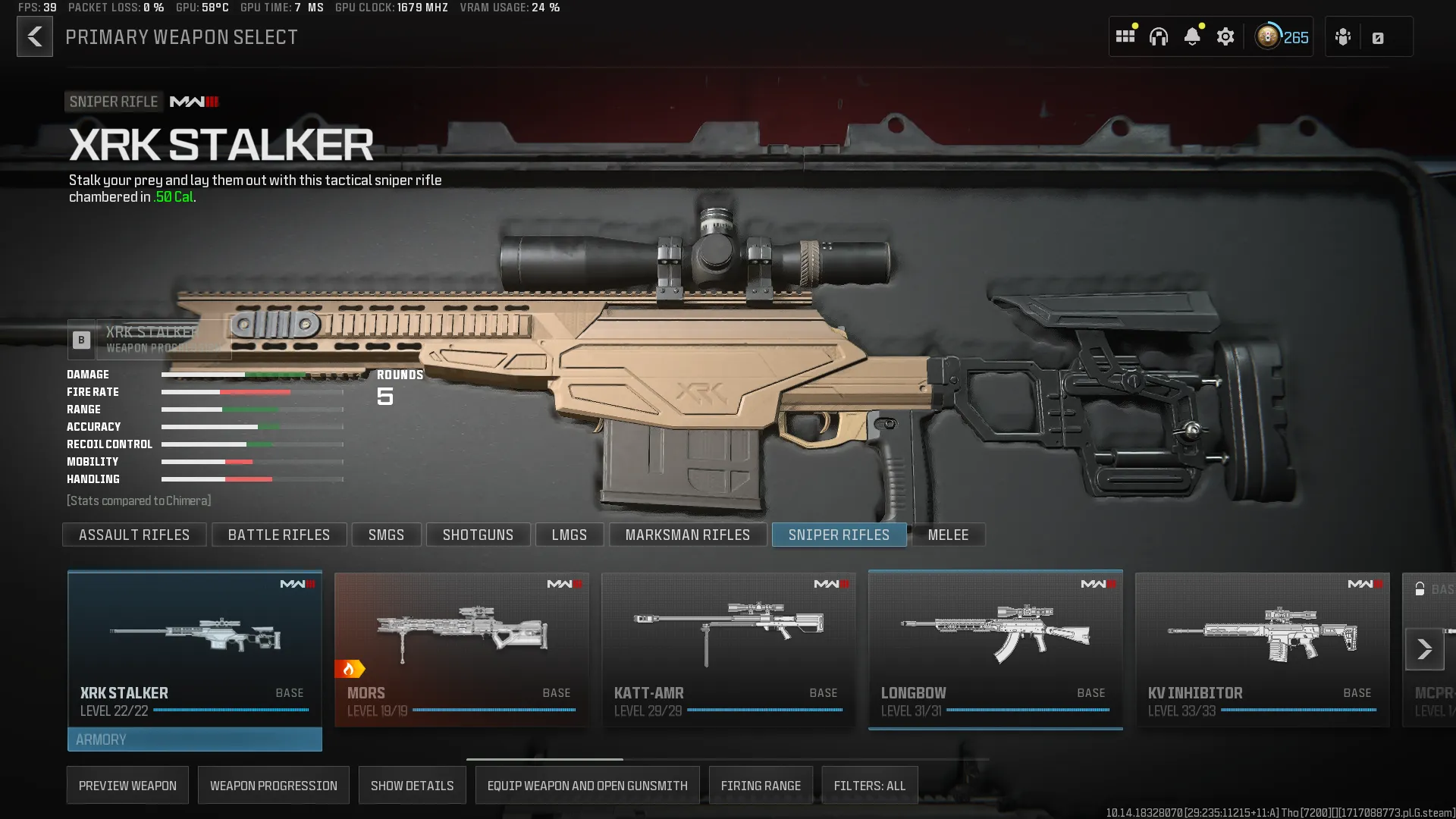Open the Shotguns category tab

tap(478, 535)
